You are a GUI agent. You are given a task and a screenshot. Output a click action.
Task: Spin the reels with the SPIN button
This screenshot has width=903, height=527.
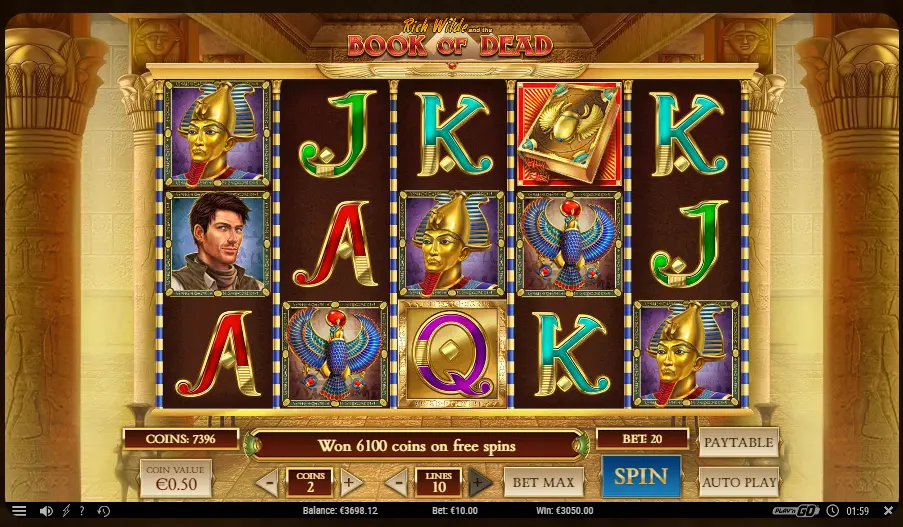pyautogui.click(x=640, y=477)
